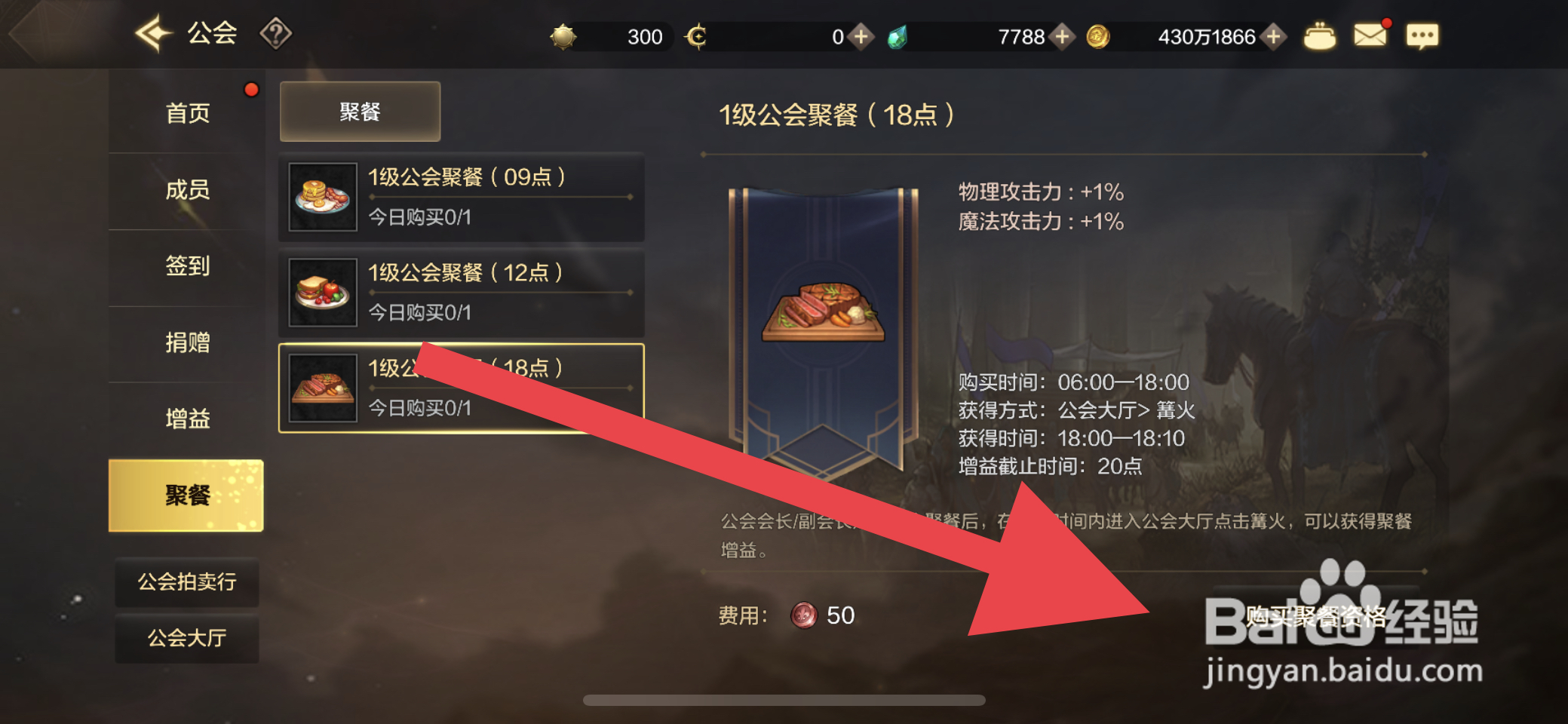
Task: Open 公会拍卖行 auction house
Action: [186, 582]
